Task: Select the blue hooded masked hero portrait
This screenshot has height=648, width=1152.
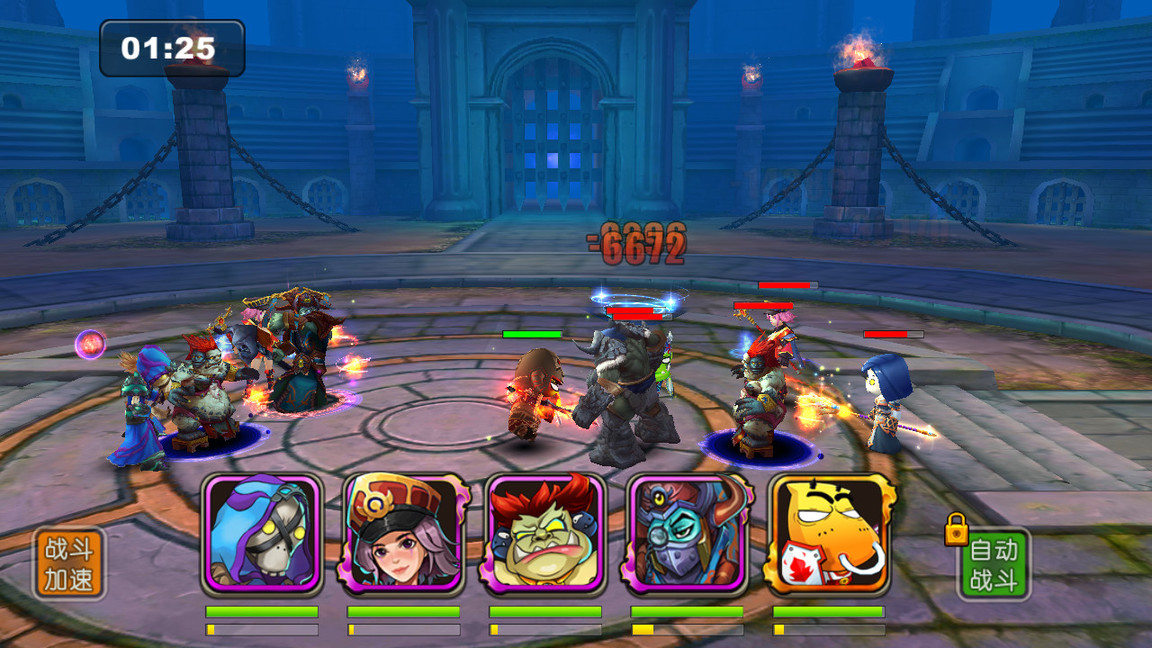Action: pyautogui.click(x=262, y=534)
